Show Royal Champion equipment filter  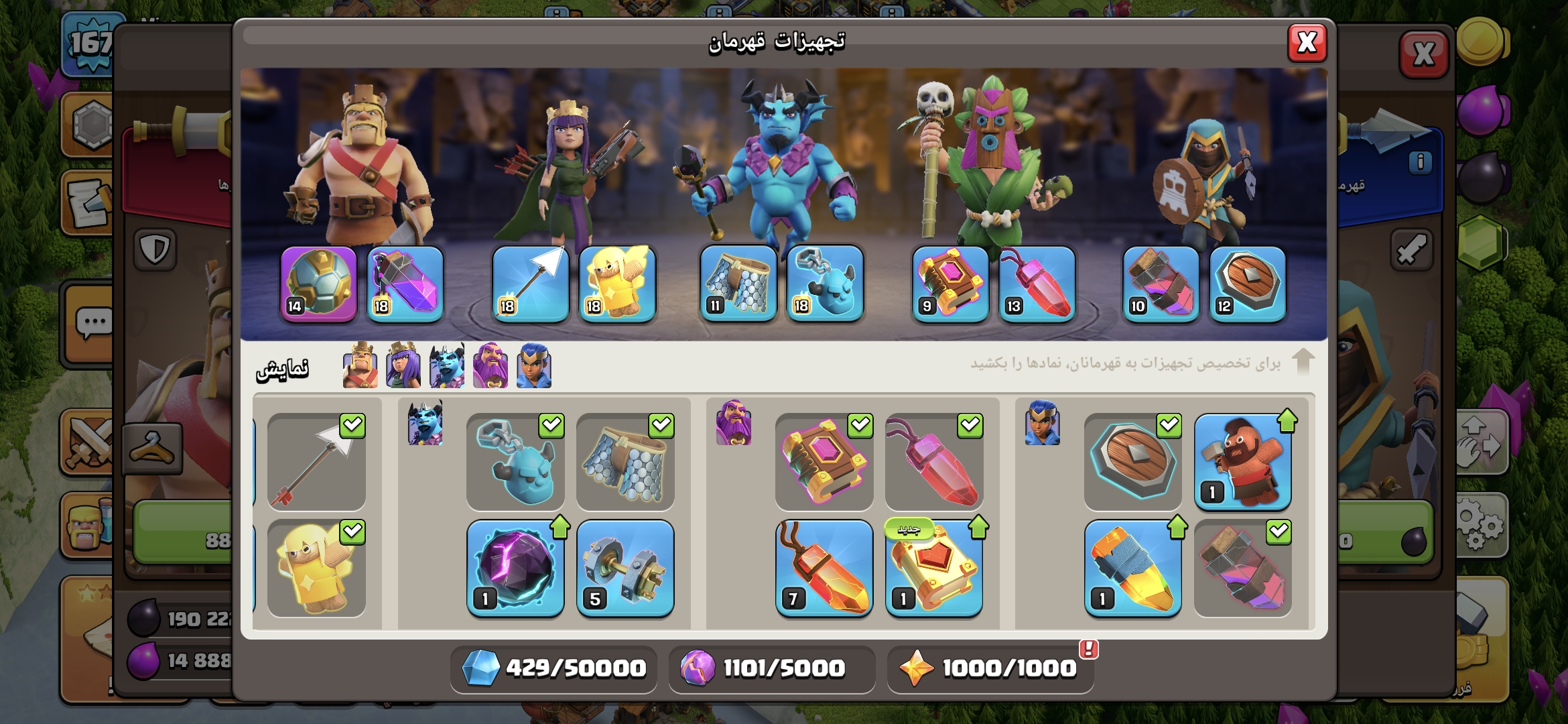tap(534, 366)
